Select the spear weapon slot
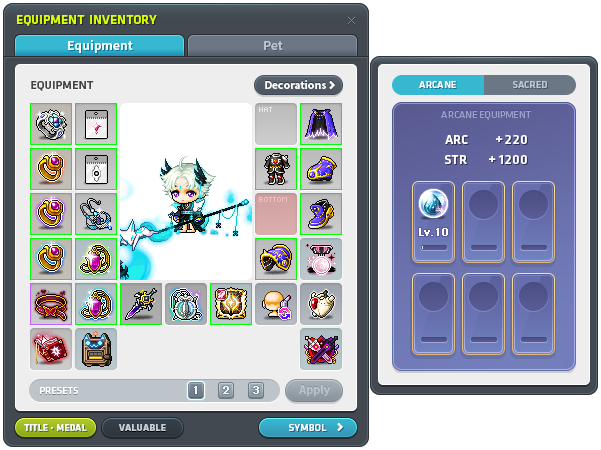601x450 pixels. click(141, 303)
